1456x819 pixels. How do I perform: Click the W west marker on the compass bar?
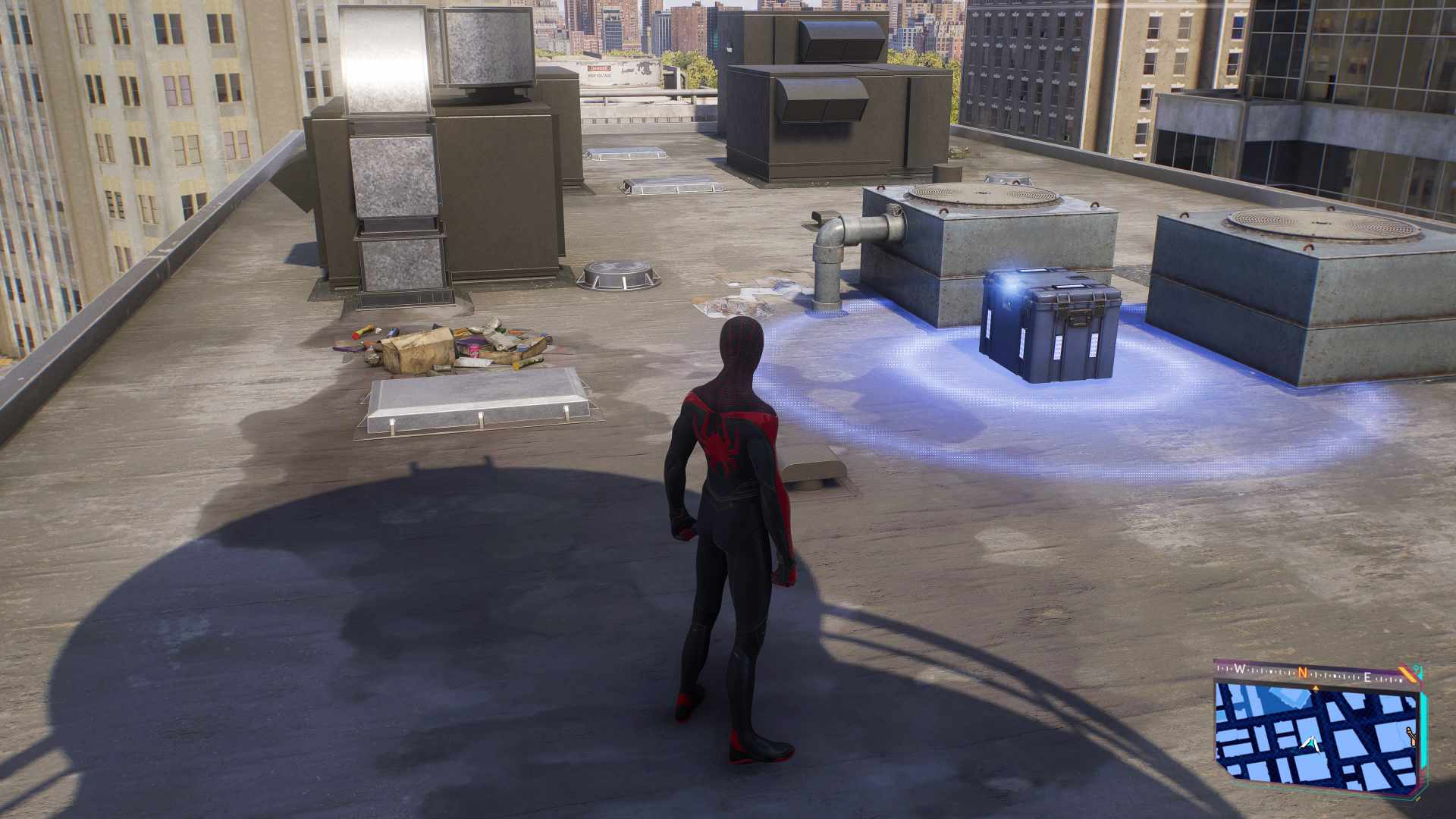click(x=1239, y=670)
